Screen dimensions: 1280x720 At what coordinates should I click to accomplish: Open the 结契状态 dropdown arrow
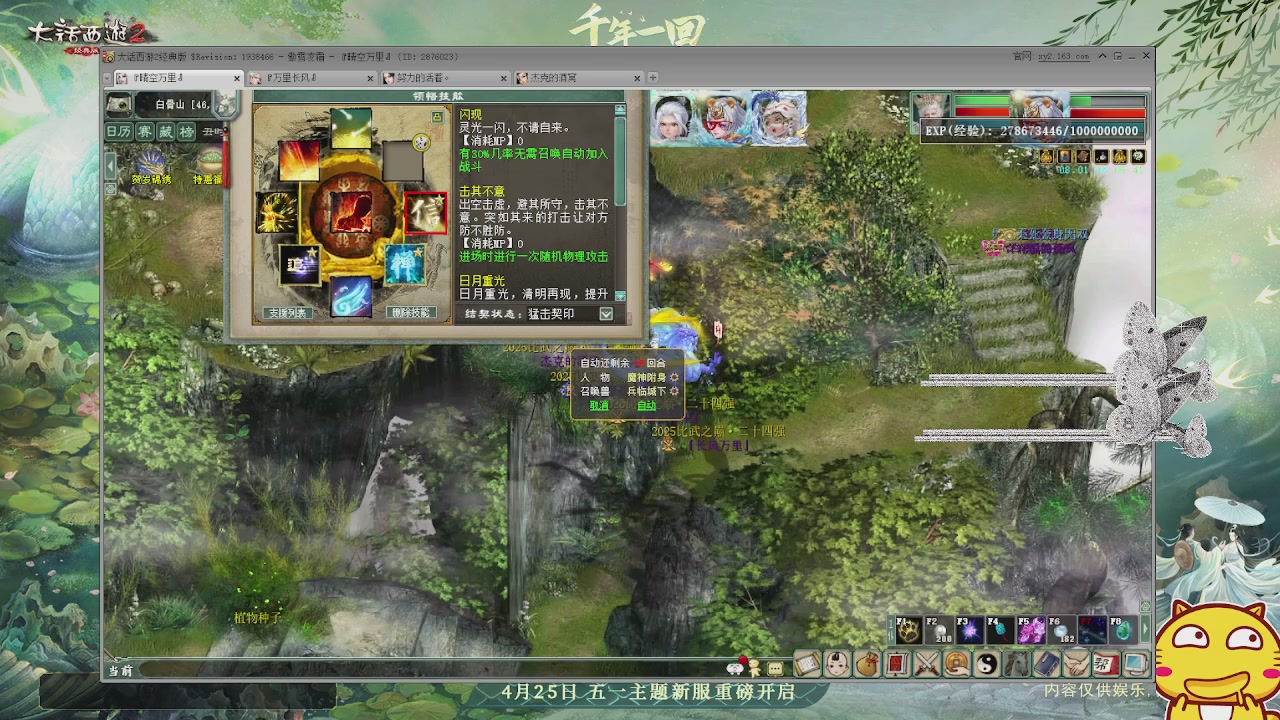[606, 314]
